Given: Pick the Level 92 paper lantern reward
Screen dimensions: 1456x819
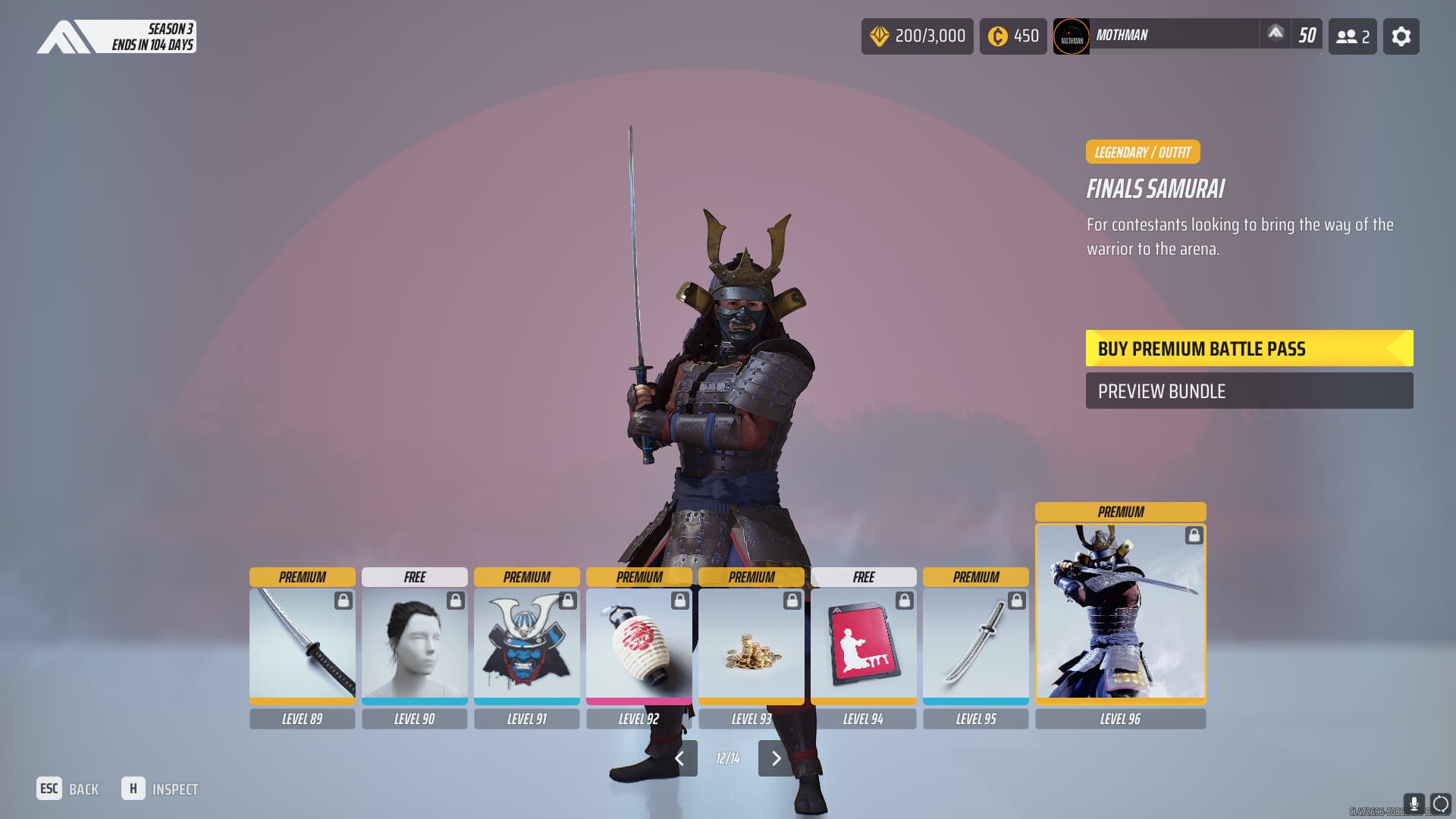Looking at the screenshot, I should pos(639,645).
